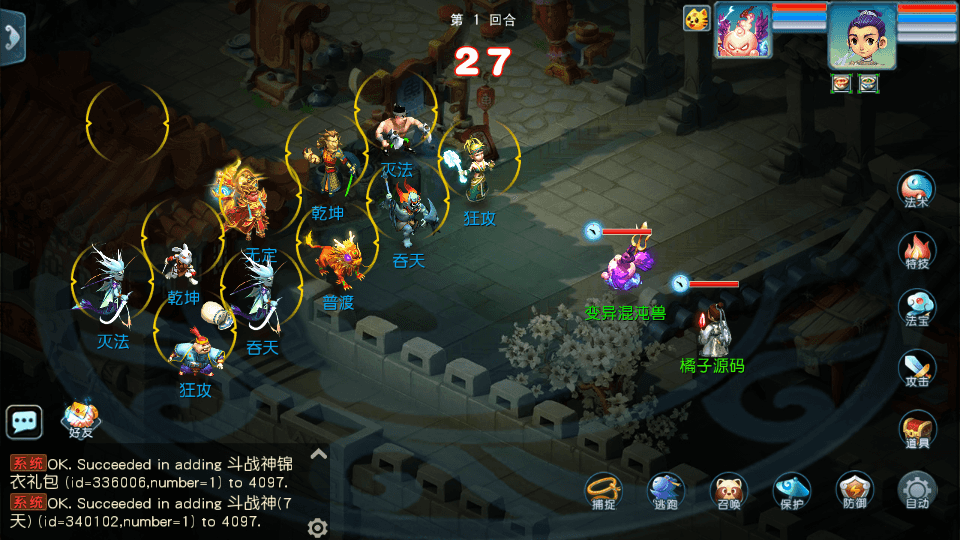Click the red soup bowl buff icon
Viewport: 960px width, 540px height.
pyautogui.click(x=841, y=84)
